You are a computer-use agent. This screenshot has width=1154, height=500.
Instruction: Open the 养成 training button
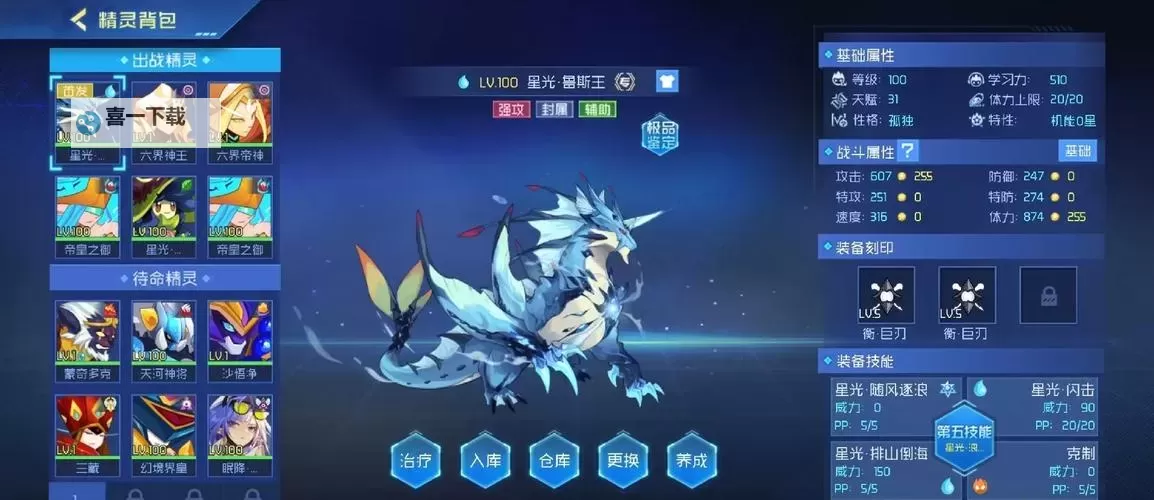691,460
